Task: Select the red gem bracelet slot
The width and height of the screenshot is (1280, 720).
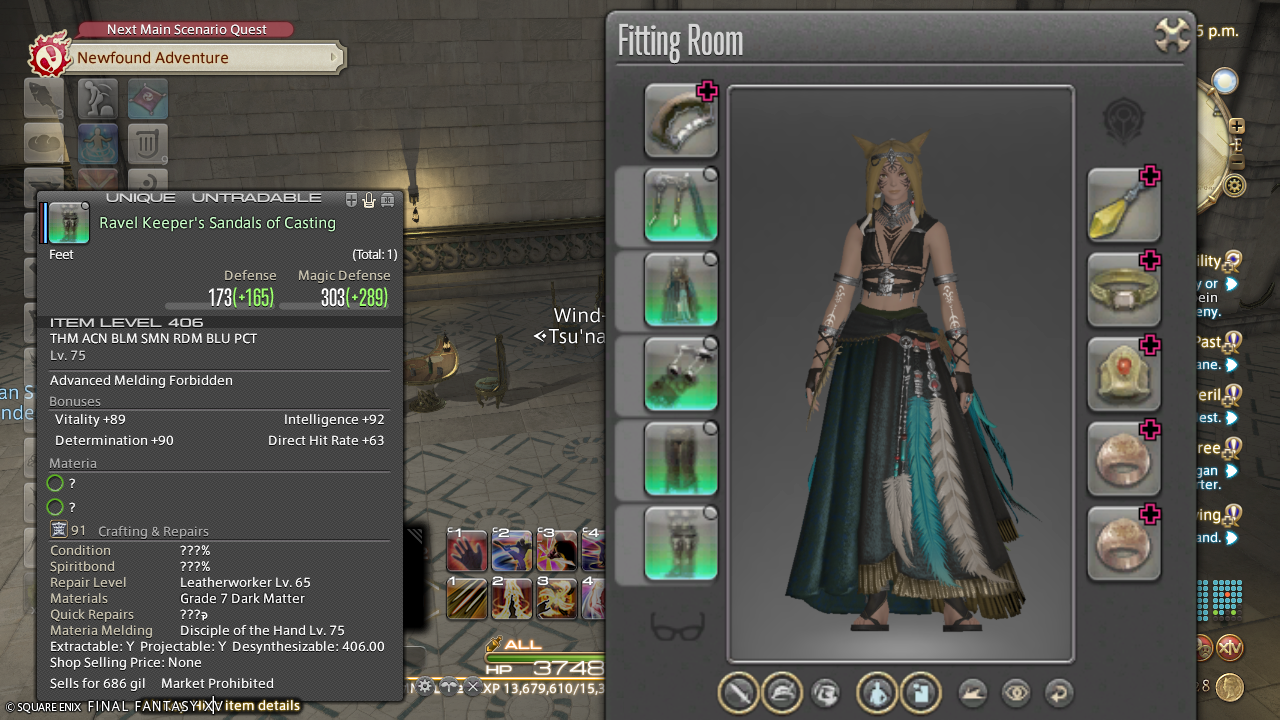Action: [x=1124, y=374]
